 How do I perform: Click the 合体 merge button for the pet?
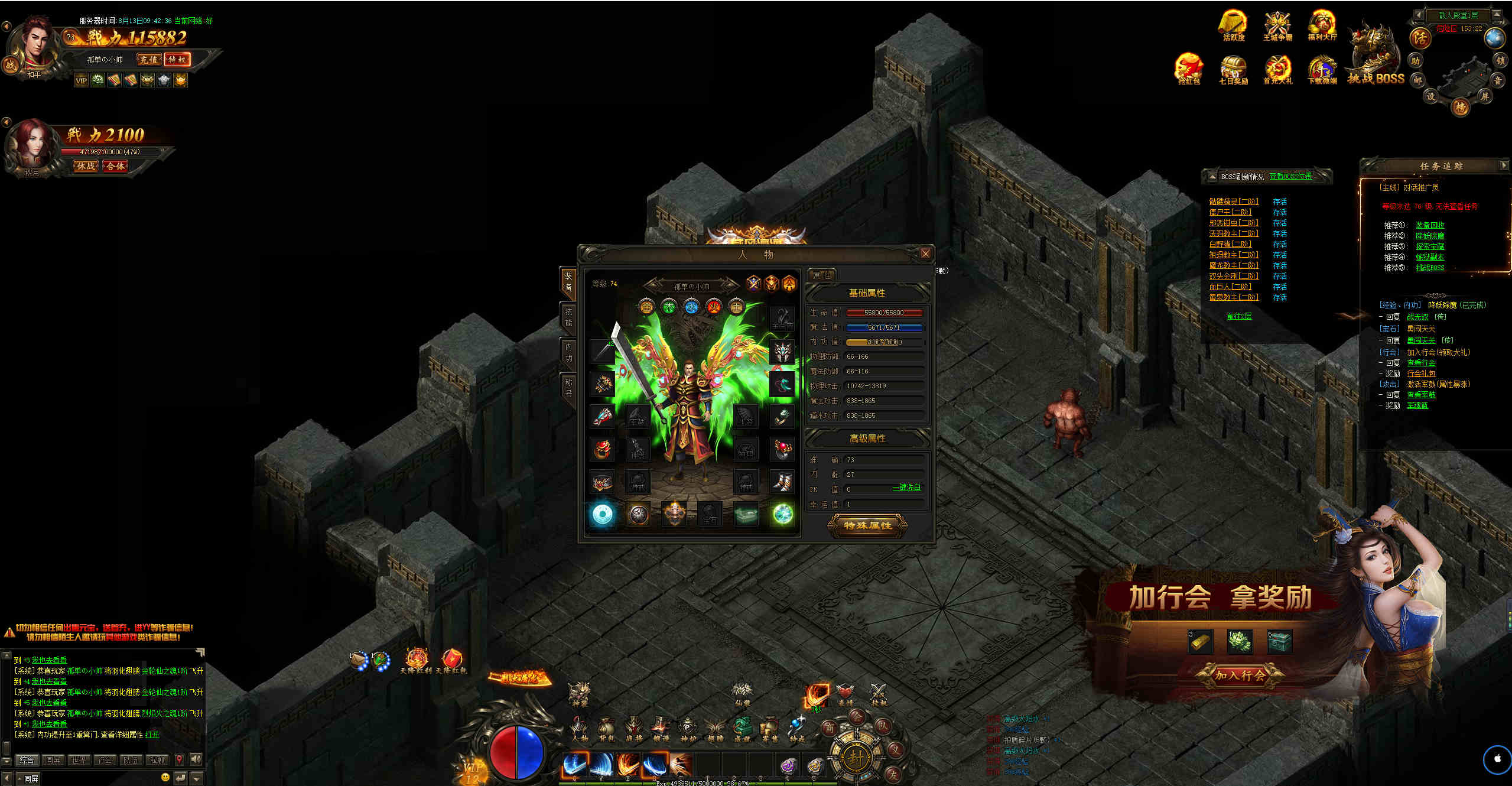pos(116,166)
